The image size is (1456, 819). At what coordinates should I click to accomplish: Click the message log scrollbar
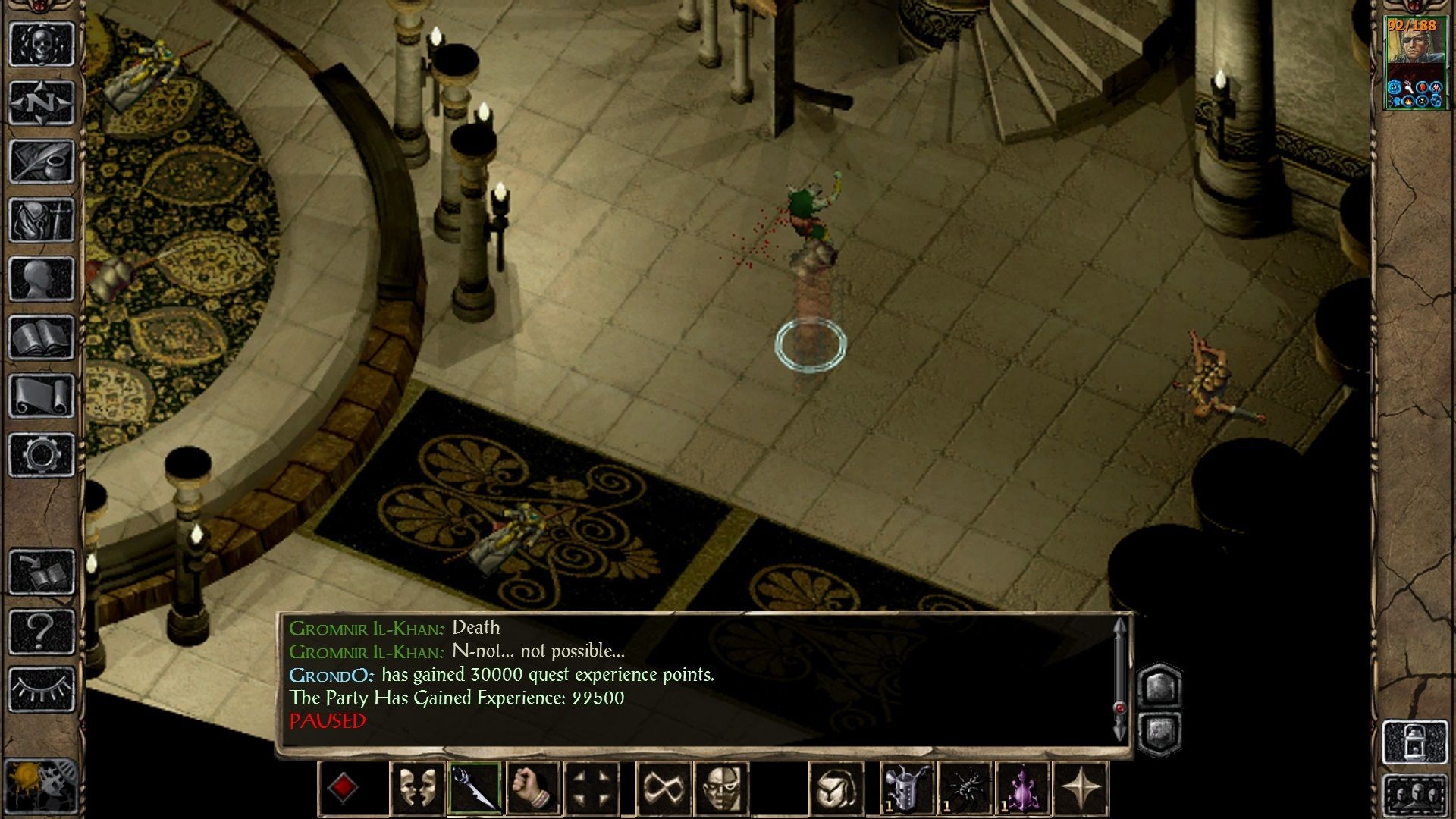coord(1120,679)
